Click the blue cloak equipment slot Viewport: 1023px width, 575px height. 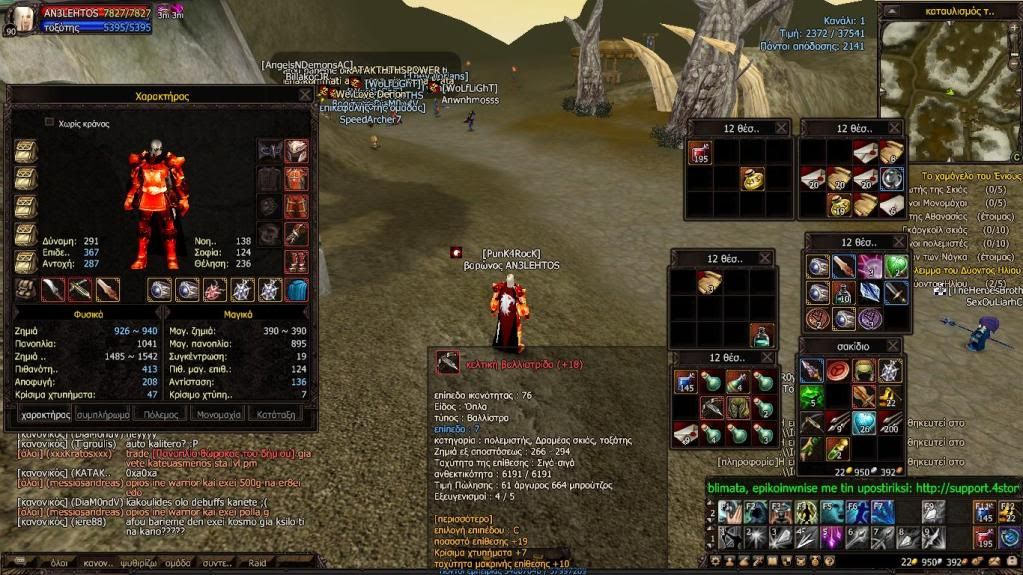click(296, 290)
